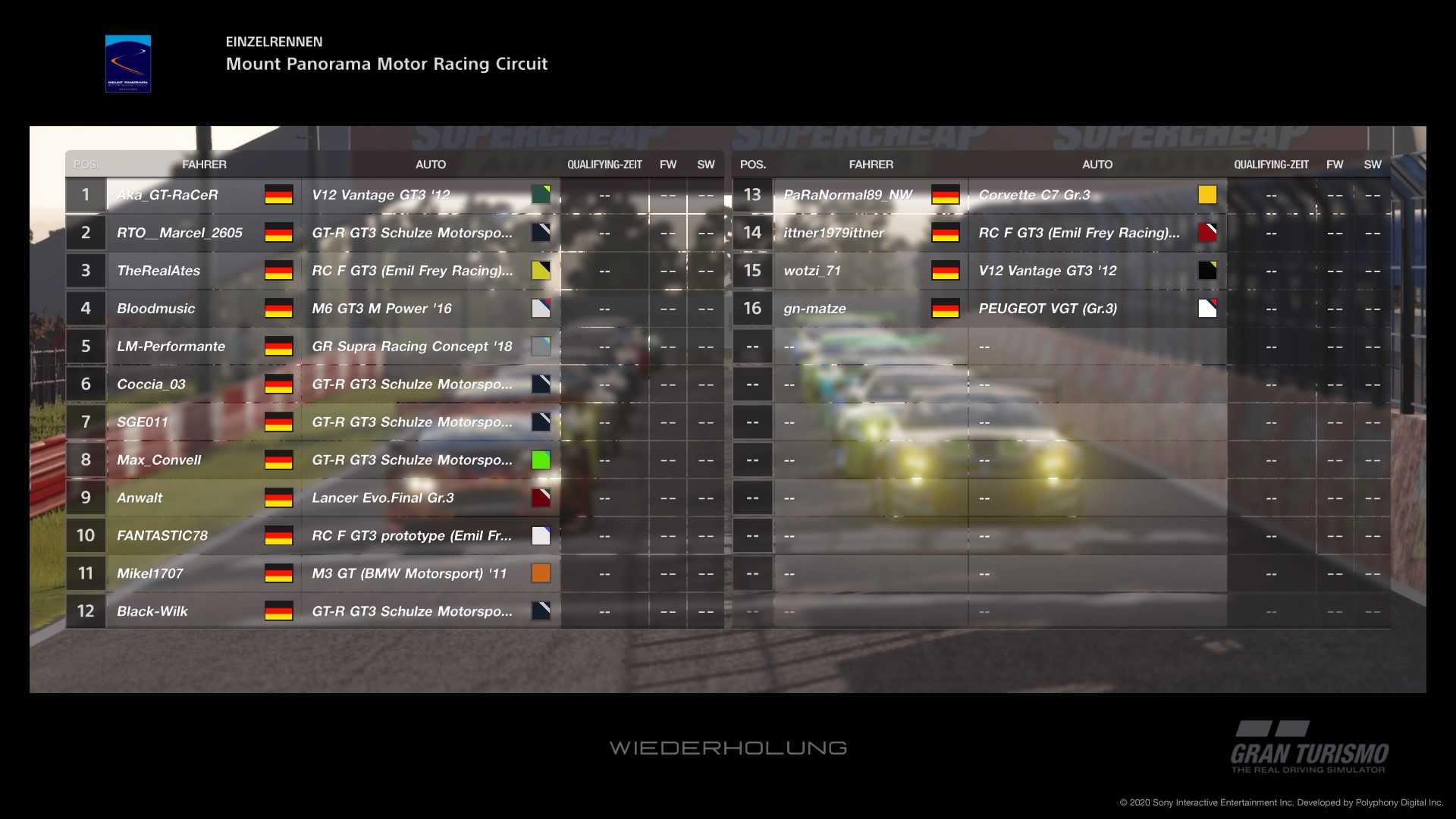
Task: Select Mikel1707 driver entry
Action: [150, 573]
